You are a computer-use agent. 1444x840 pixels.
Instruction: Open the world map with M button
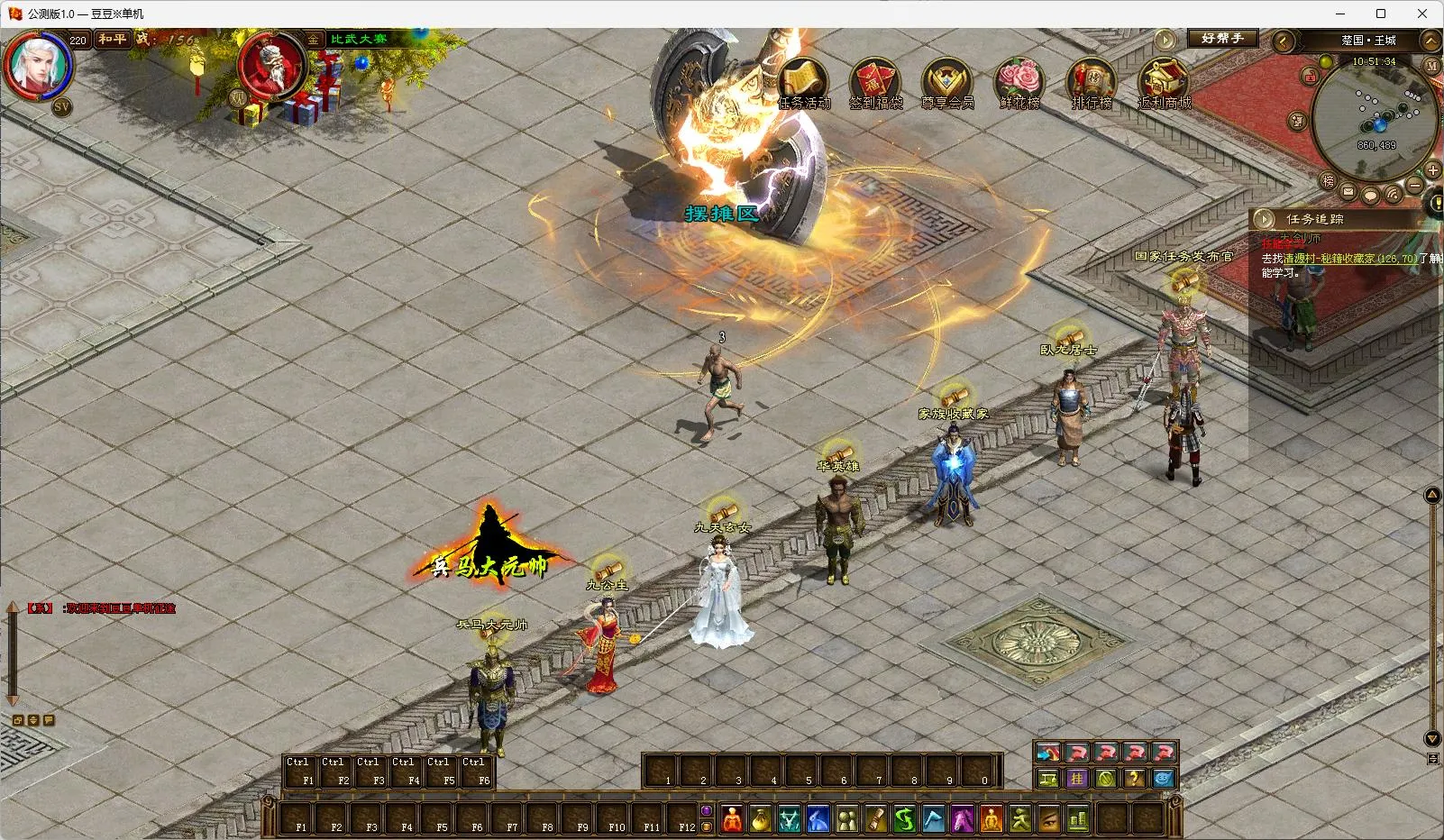[x=1431, y=67]
